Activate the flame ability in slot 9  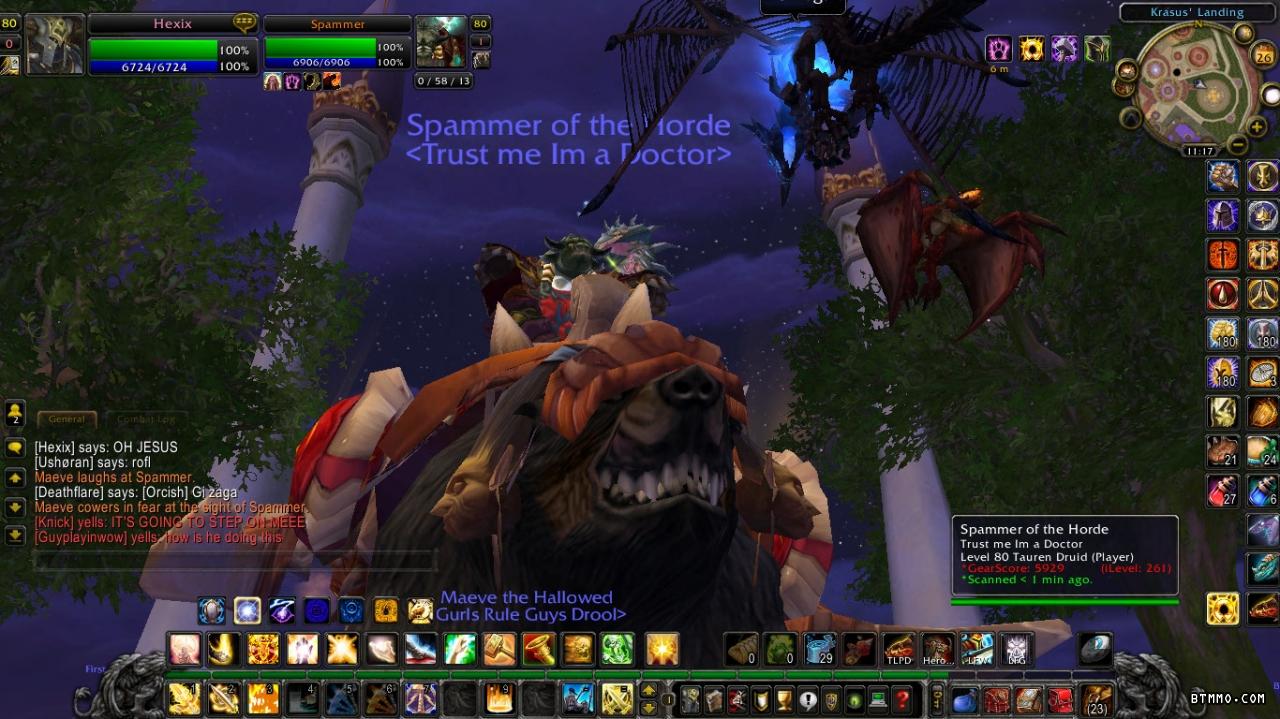click(x=498, y=698)
